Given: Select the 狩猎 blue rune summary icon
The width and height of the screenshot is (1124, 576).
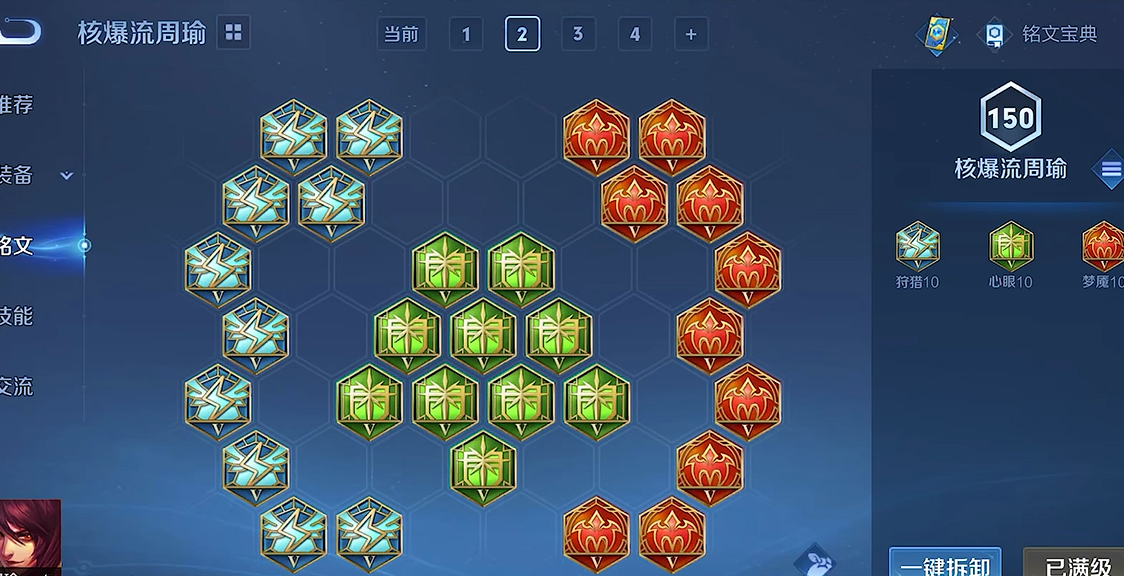Looking at the screenshot, I should [917, 246].
